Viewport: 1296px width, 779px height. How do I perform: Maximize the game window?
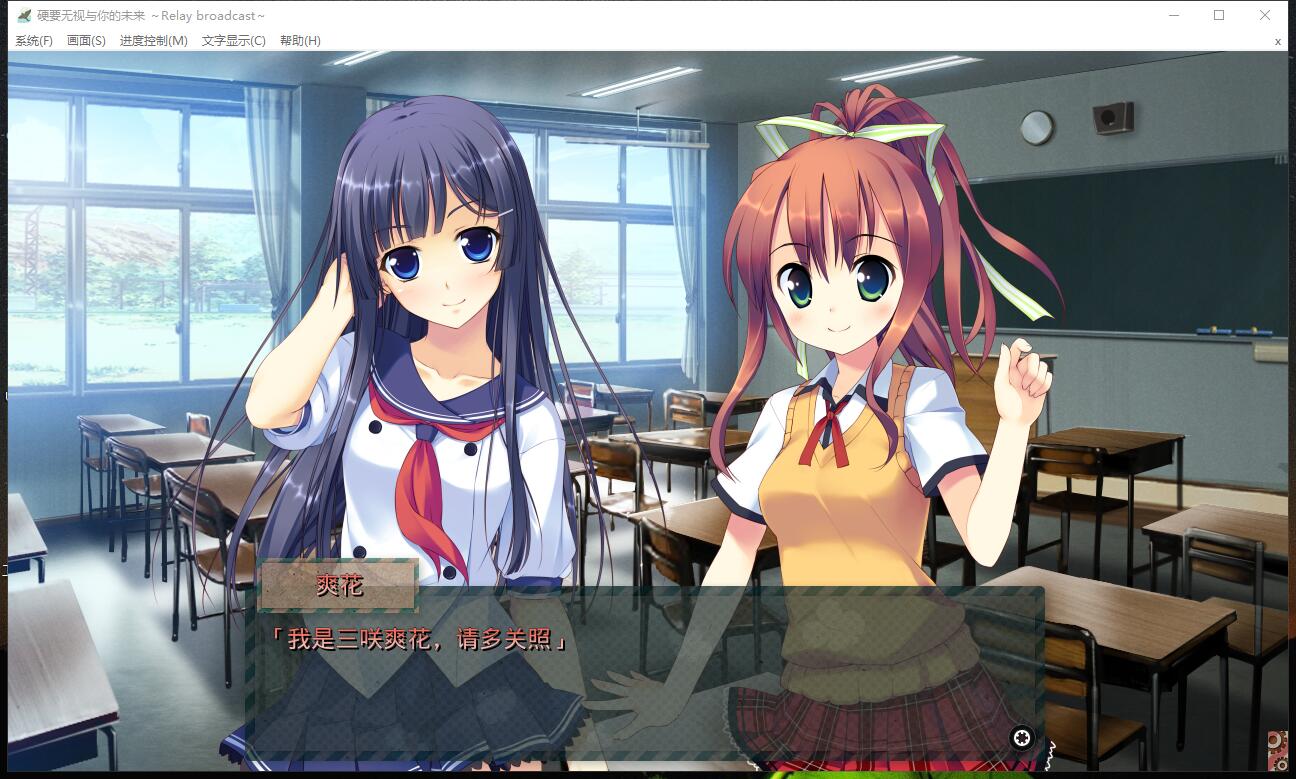(x=1219, y=15)
